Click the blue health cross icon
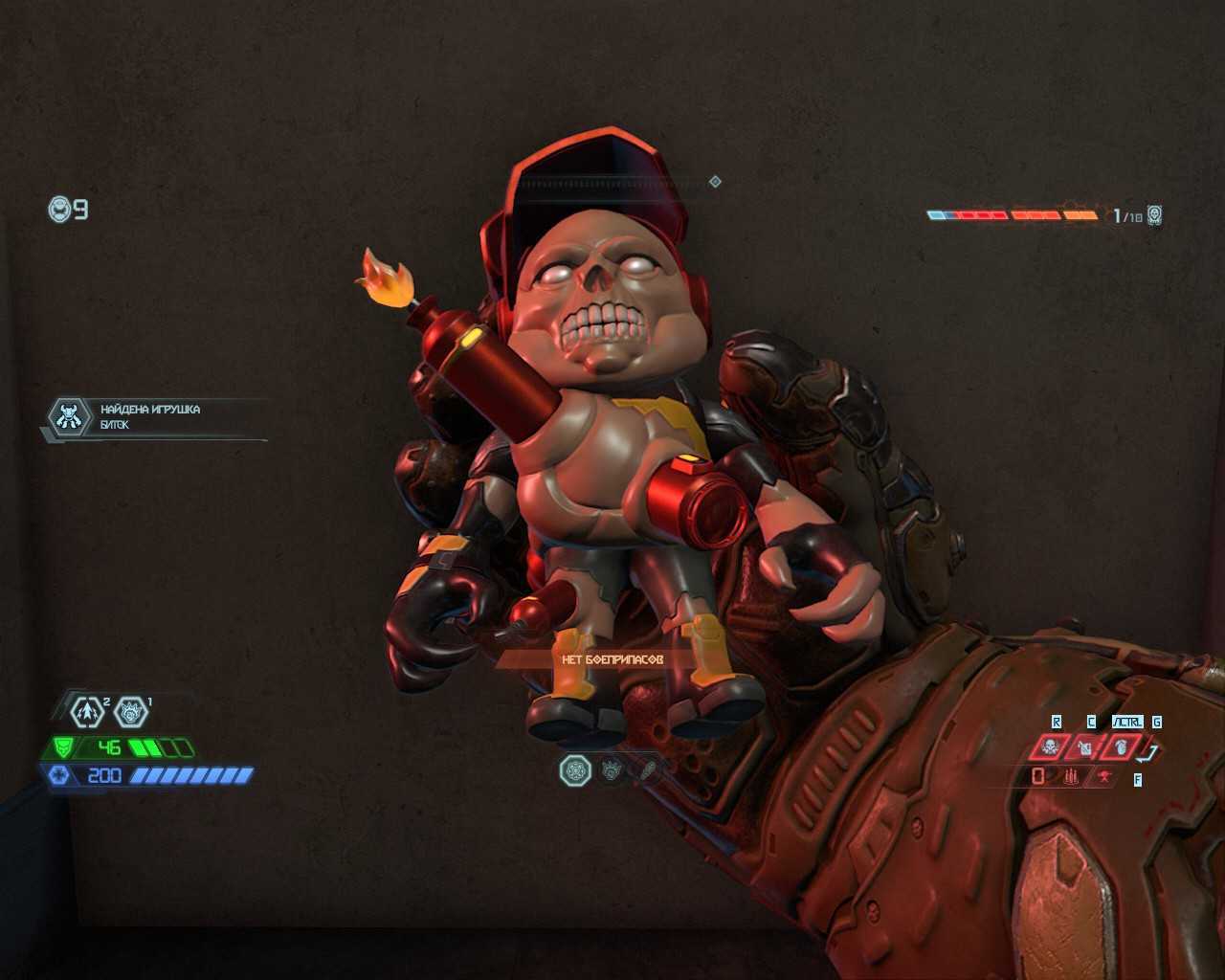Viewport: 1225px width, 980px height. 59,775
